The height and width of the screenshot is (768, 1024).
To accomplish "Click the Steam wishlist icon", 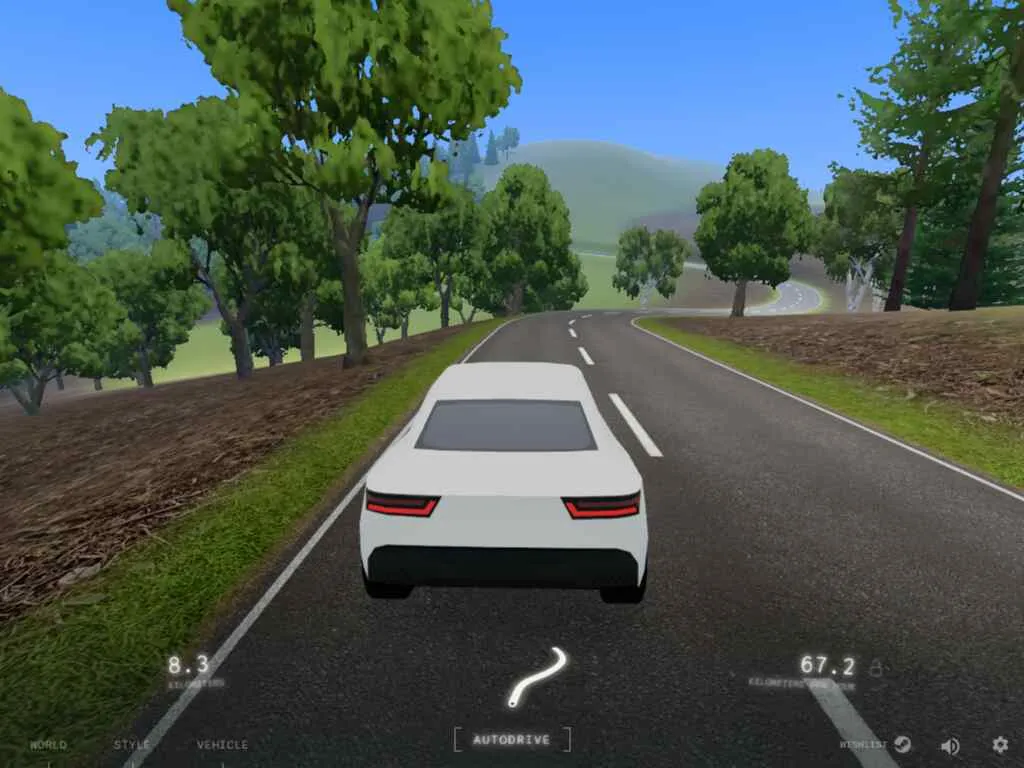I will coord(902,745).
